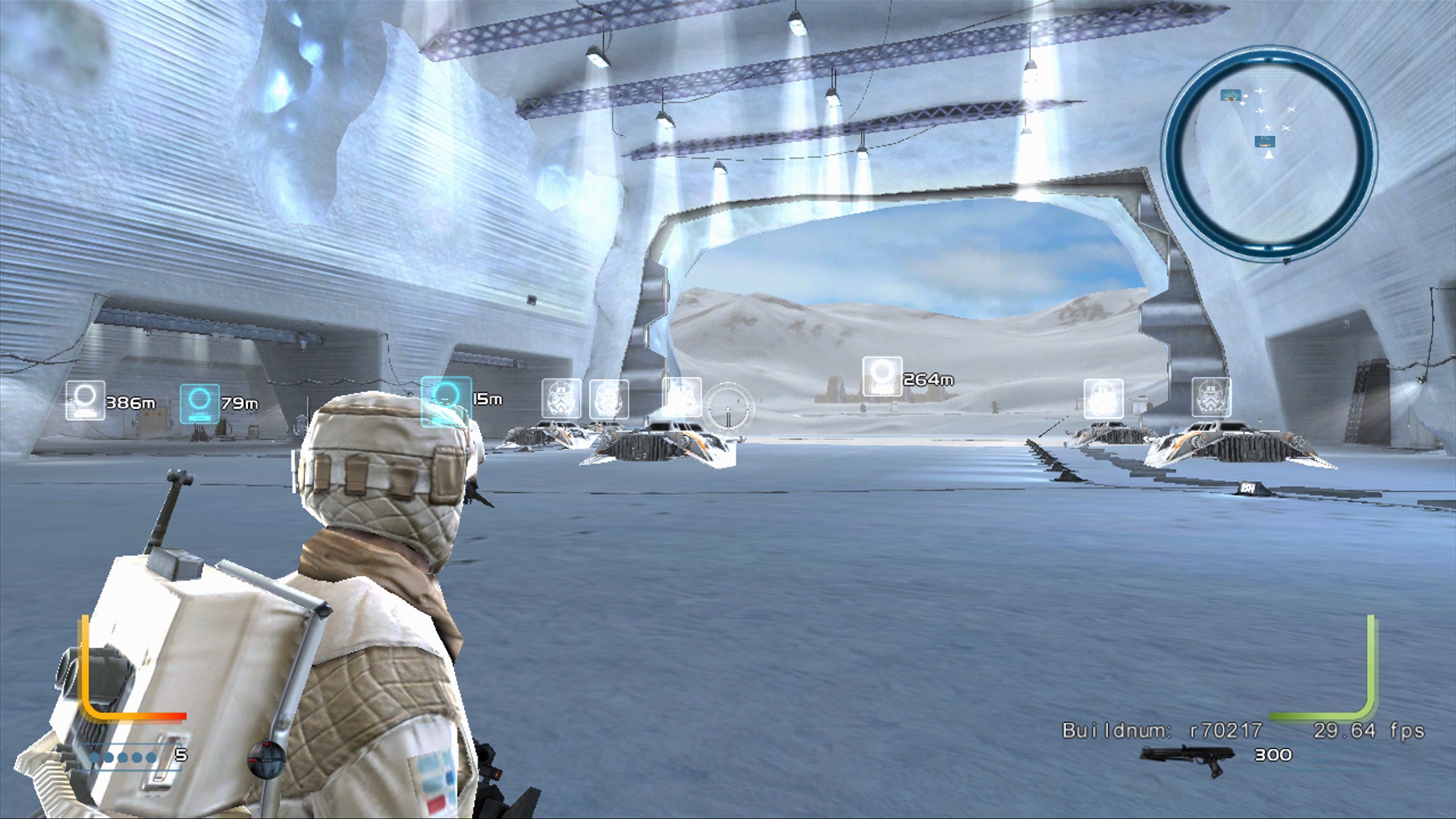Expand the white arrow player marker on radar

point(1269,155)
